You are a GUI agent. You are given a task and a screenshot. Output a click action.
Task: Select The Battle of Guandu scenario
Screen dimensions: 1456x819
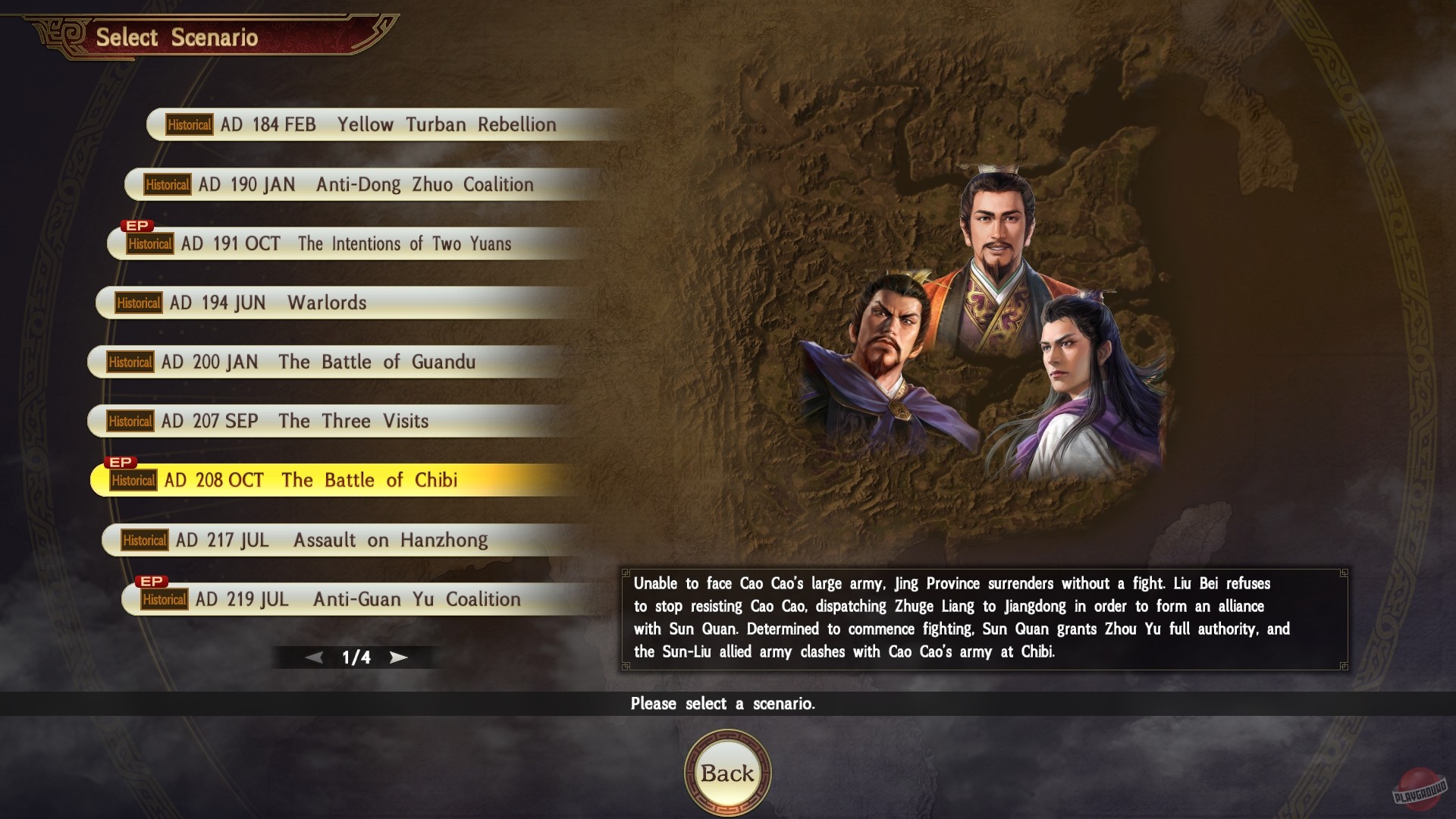tap(318, 362)
